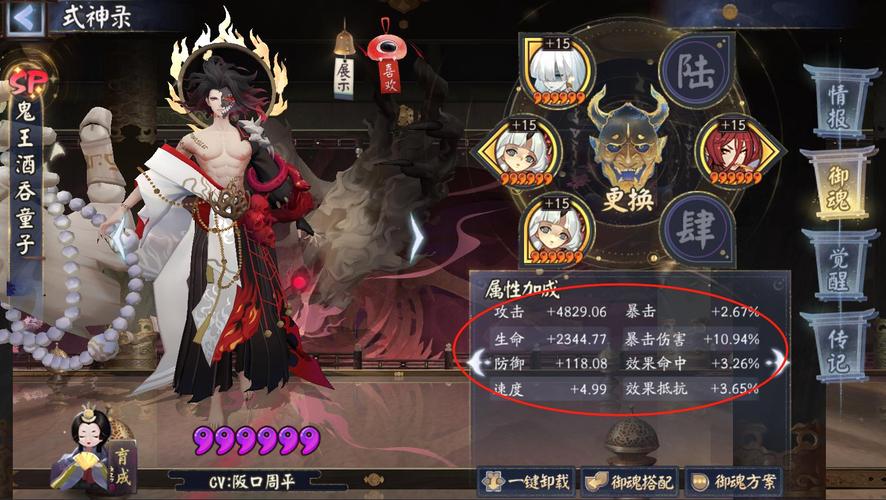886x500 pixels.
Task: Switch to previous shikigami with the left arrow
Action: click(117, 237)
